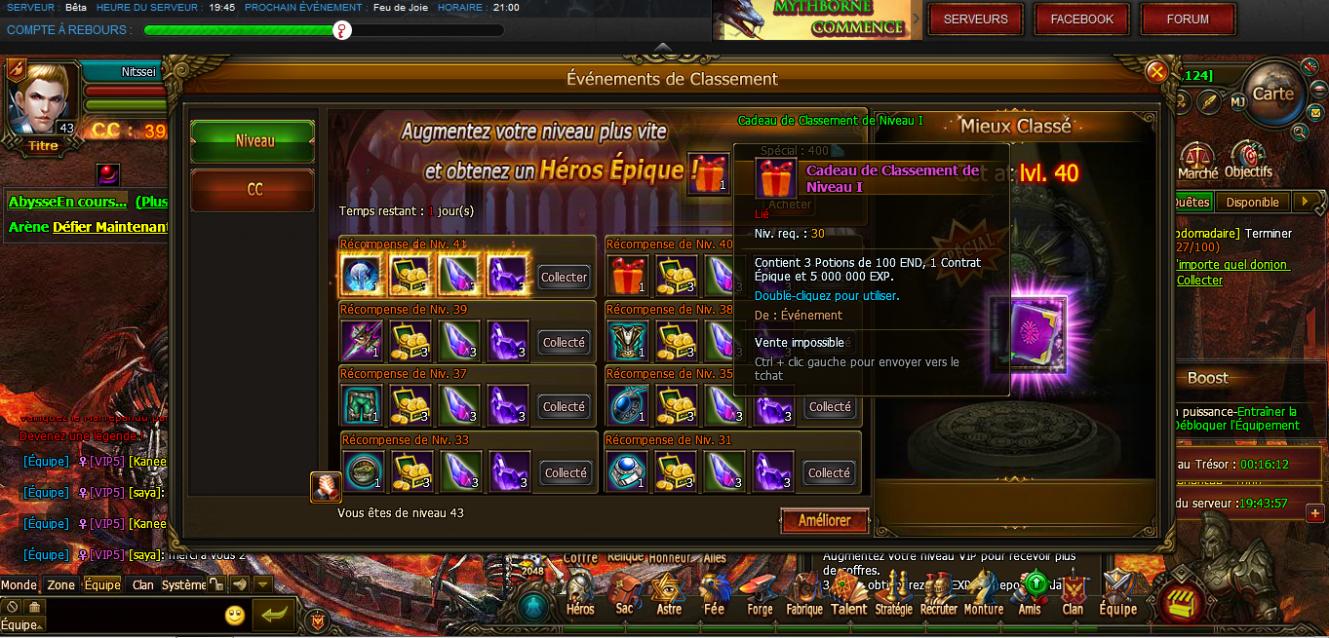Switch chat to the Zone channel
This screenshot has height=638, width=1329.
pos(61,585)
